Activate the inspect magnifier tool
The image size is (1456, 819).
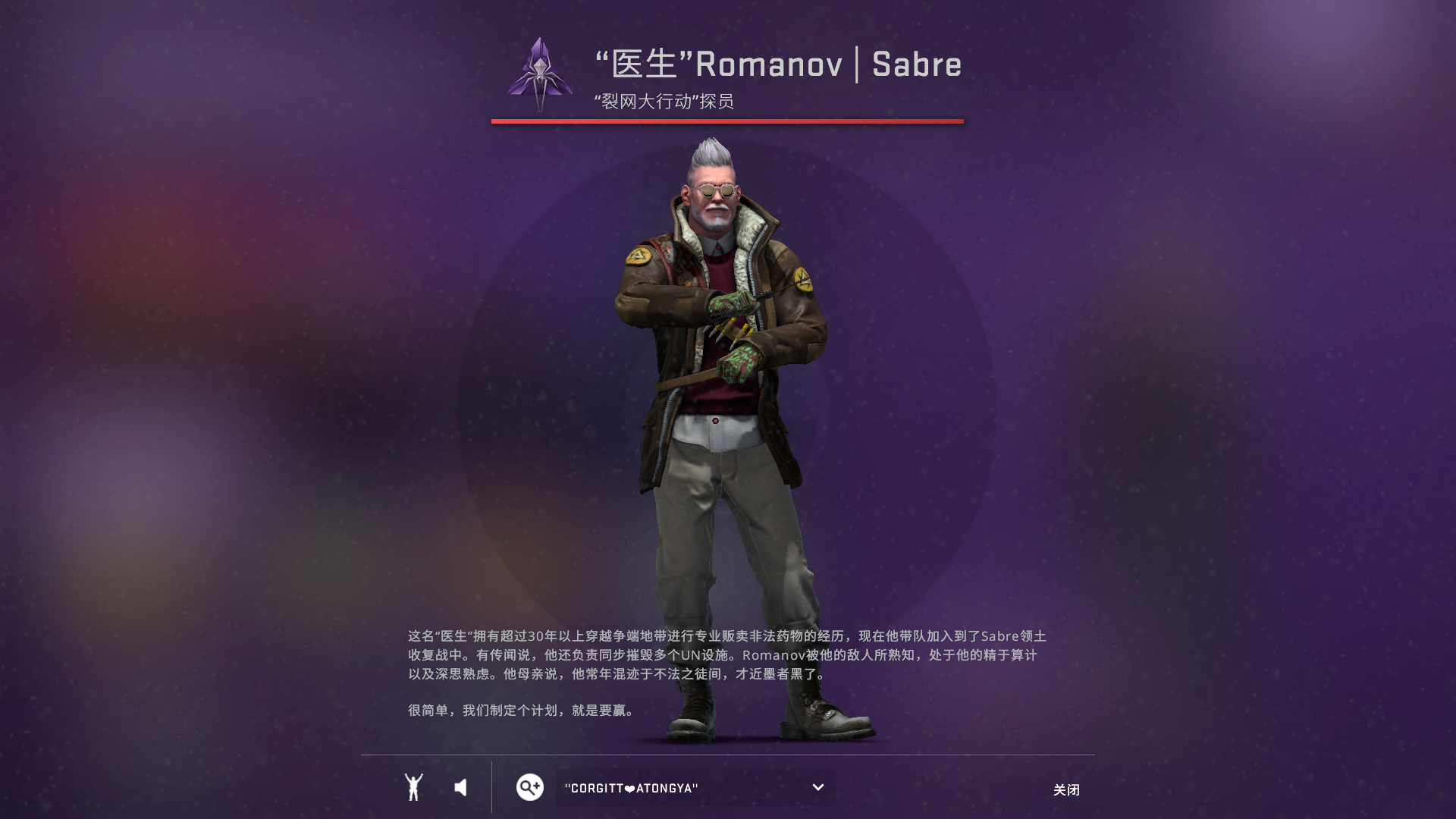[529, 787]
